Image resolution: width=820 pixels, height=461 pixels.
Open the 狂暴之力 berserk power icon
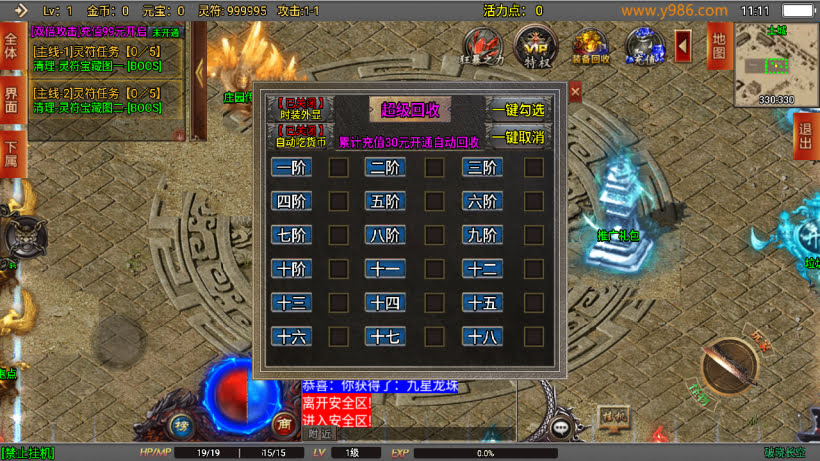tap(483, 45)
